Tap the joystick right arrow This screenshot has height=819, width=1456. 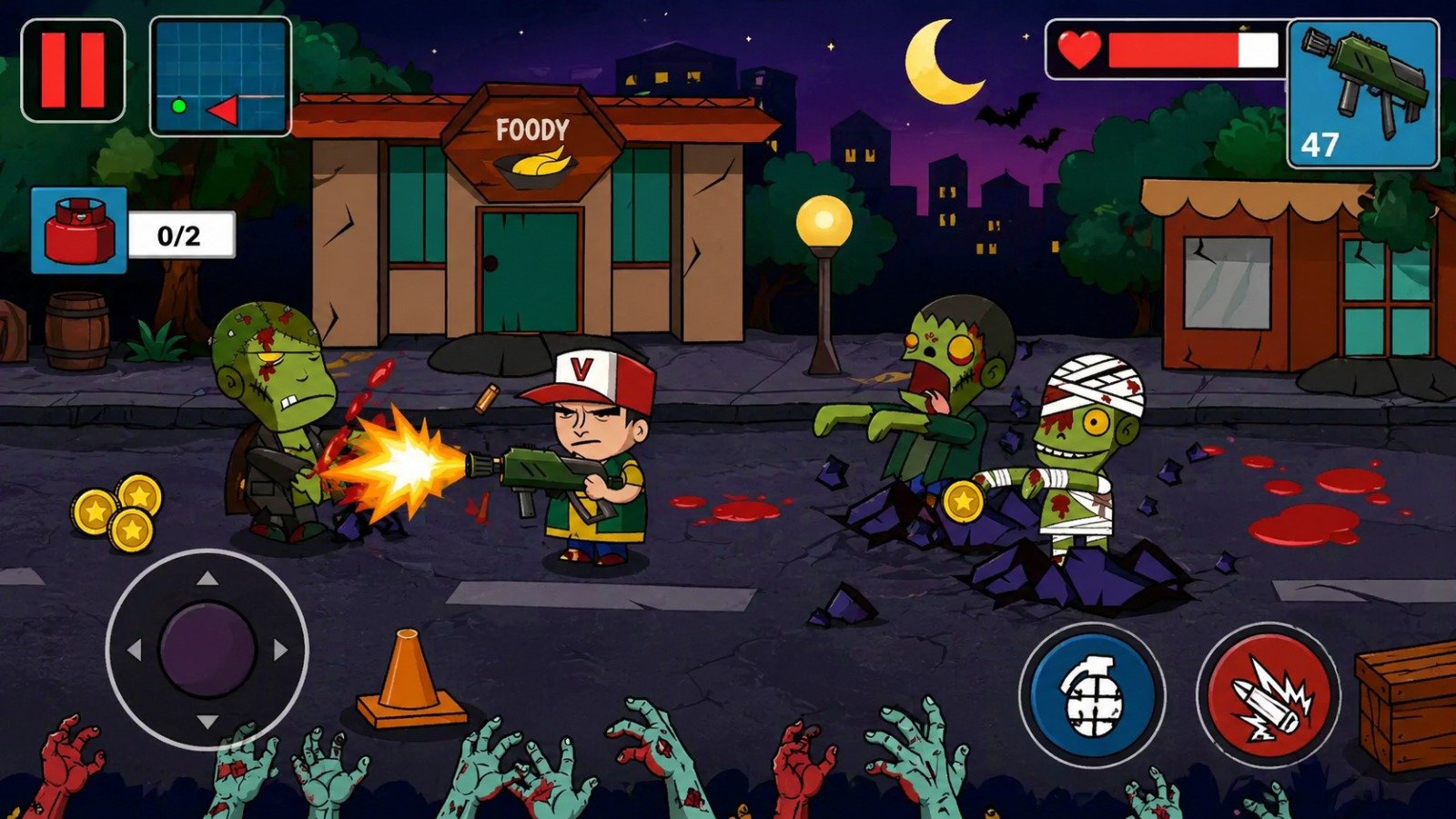(280, 651)
